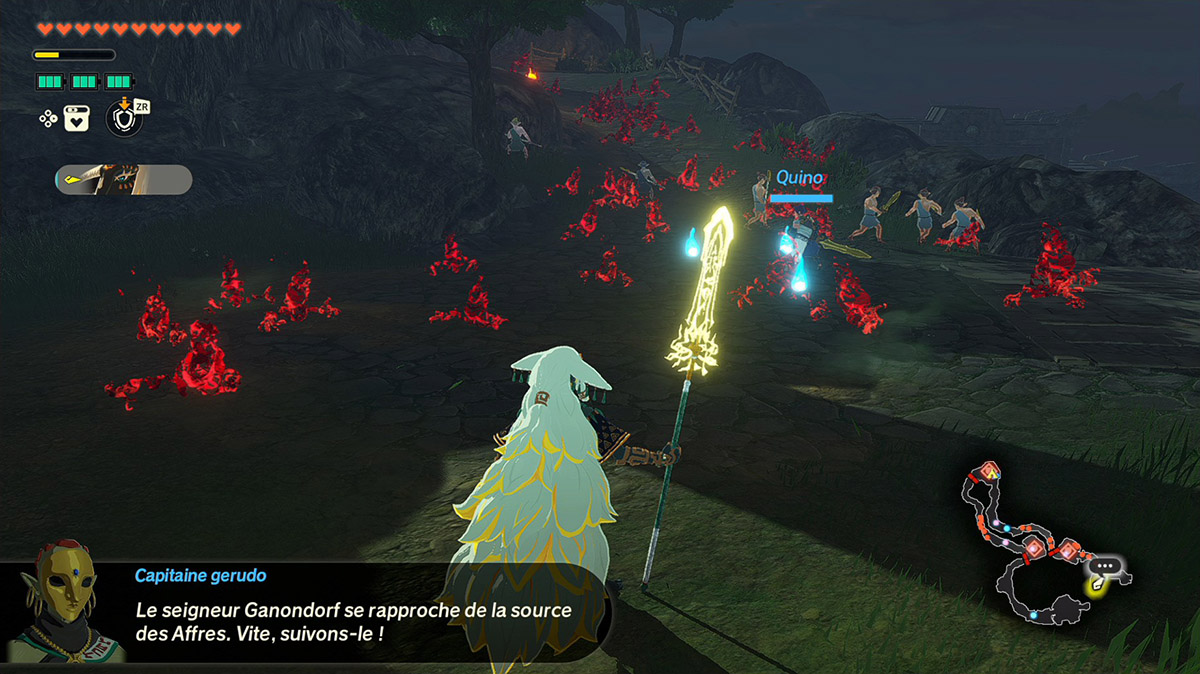Select the character portrait switch bar
Viewport: 1200px width, 674px height.
point(124,180)
